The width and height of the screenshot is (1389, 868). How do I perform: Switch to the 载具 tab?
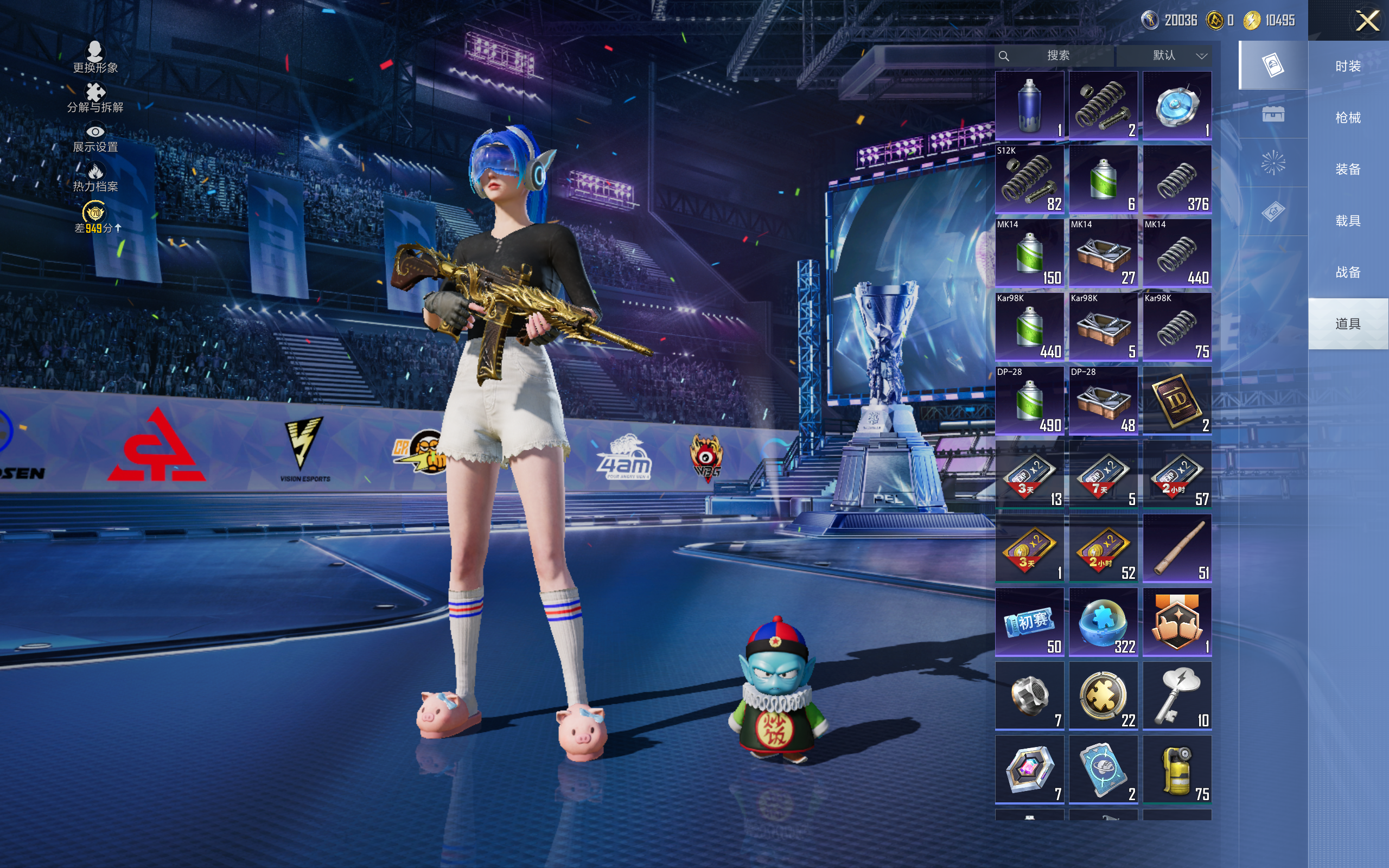click(1347, 221)
